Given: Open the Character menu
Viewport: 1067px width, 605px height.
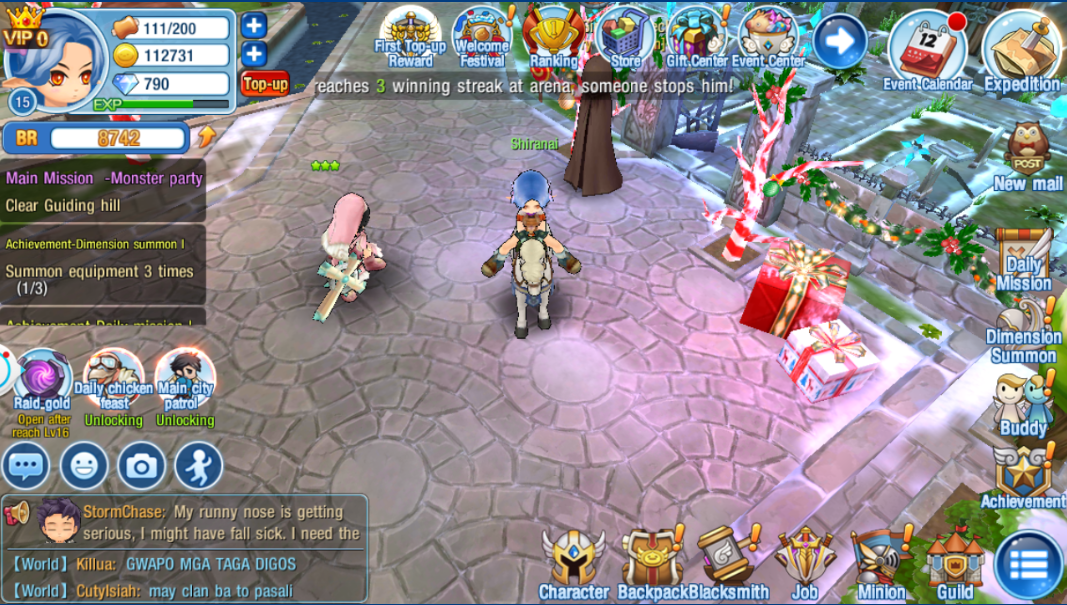Looking at the screenshot, I should click(x=574, y=565).
